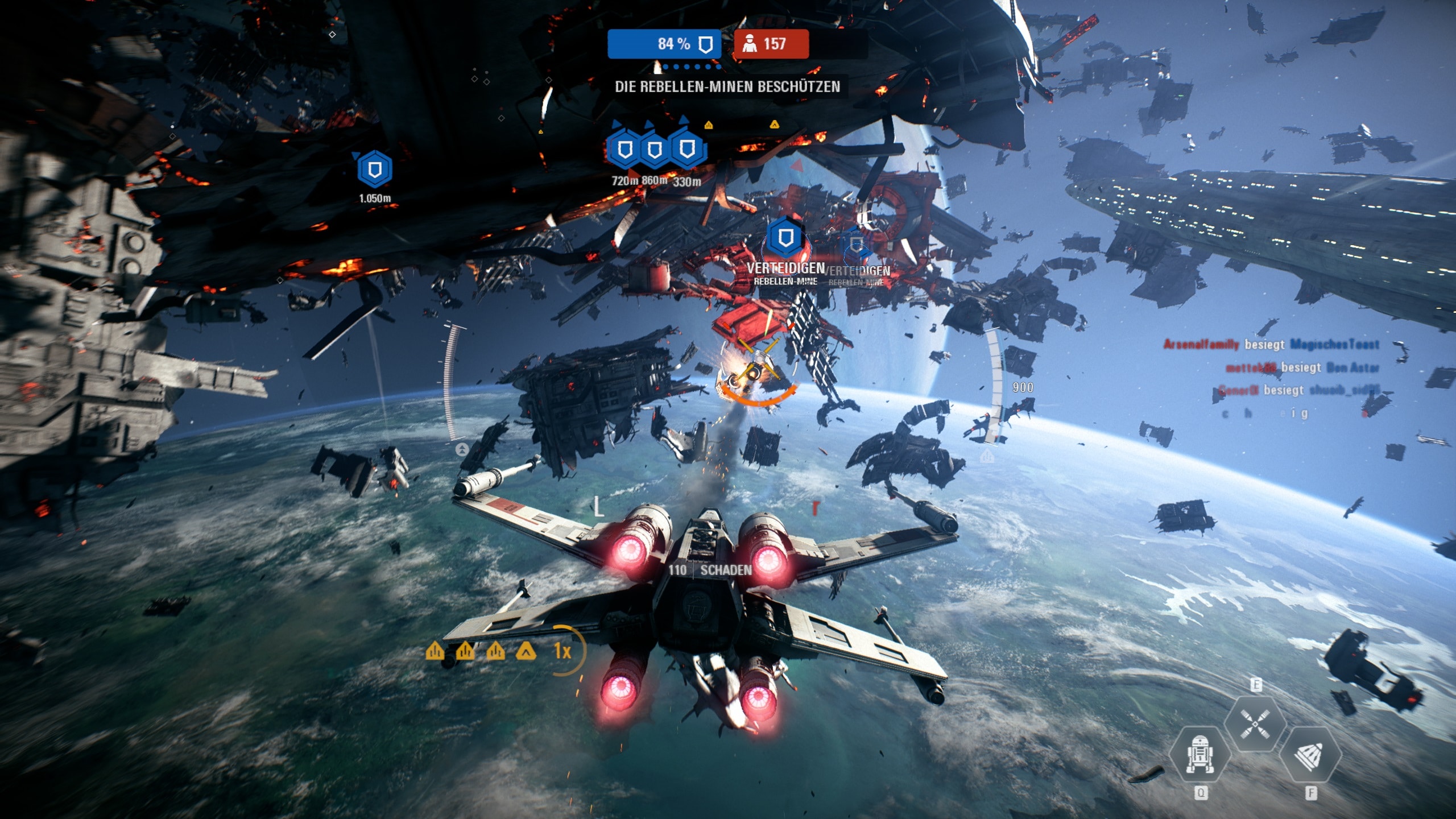Screen dimensions: 1456x819
Task: Click the shield objective marker labeled 330m
Action: (x=688, y=149)
